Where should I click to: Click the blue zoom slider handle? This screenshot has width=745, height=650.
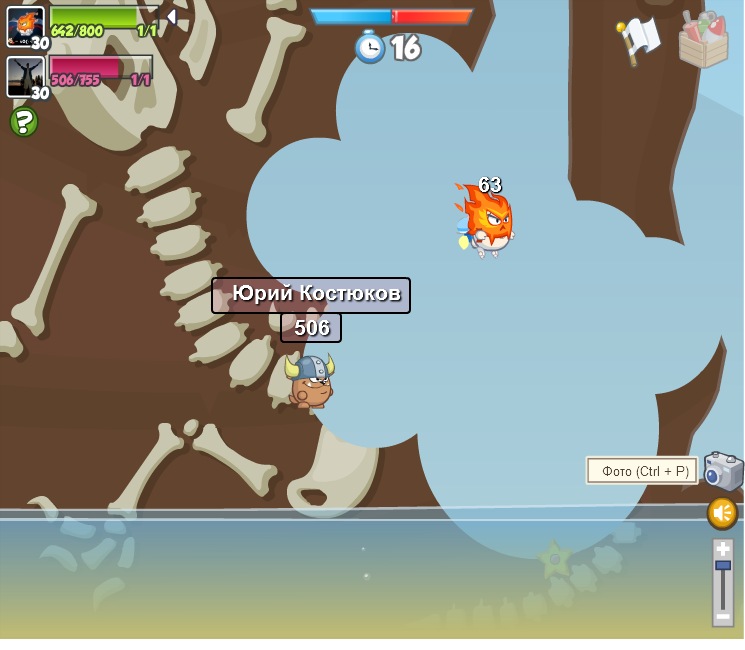tap(722, 566)
